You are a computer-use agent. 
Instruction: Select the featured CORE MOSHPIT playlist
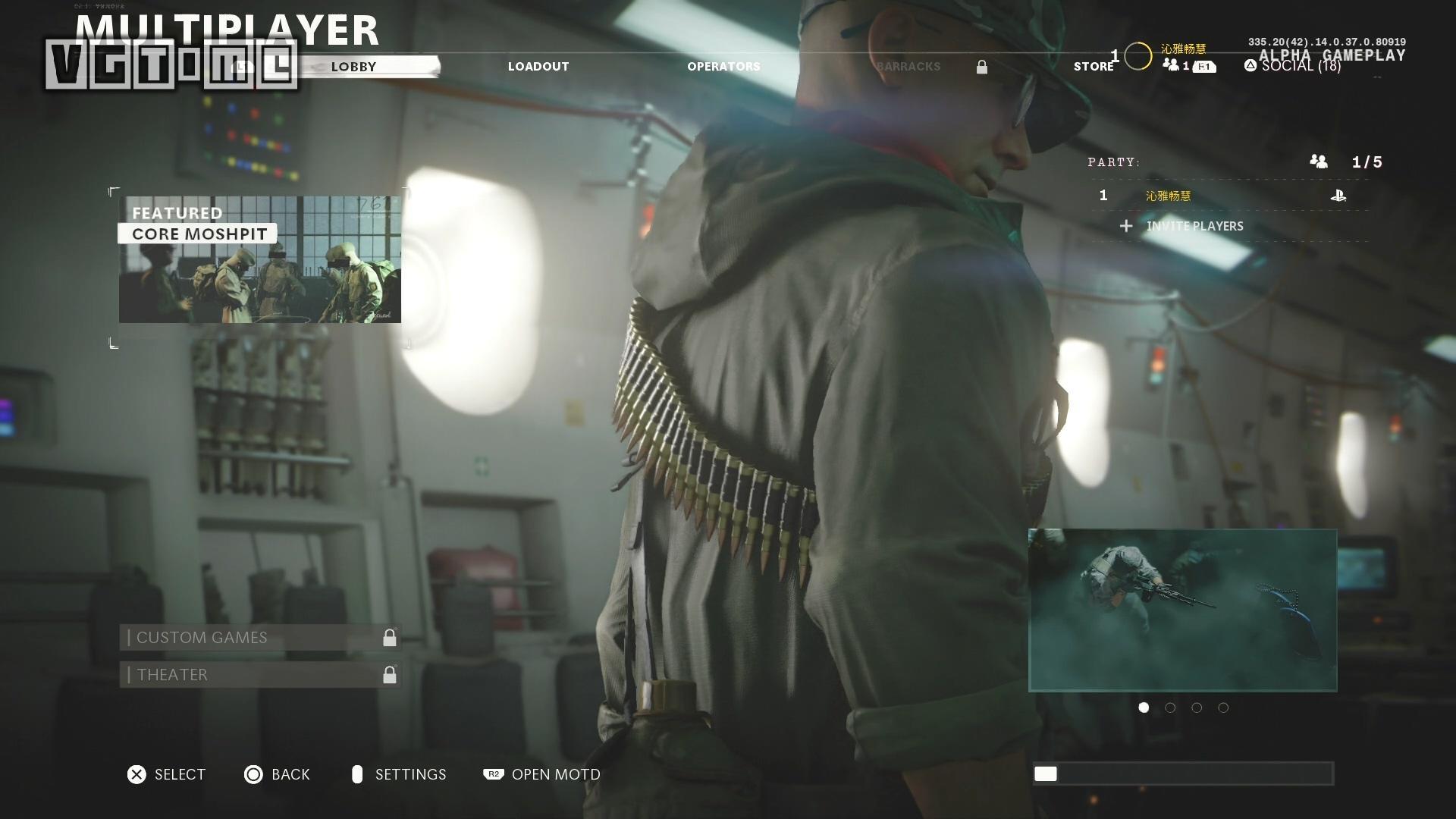(x=259, y=260)
